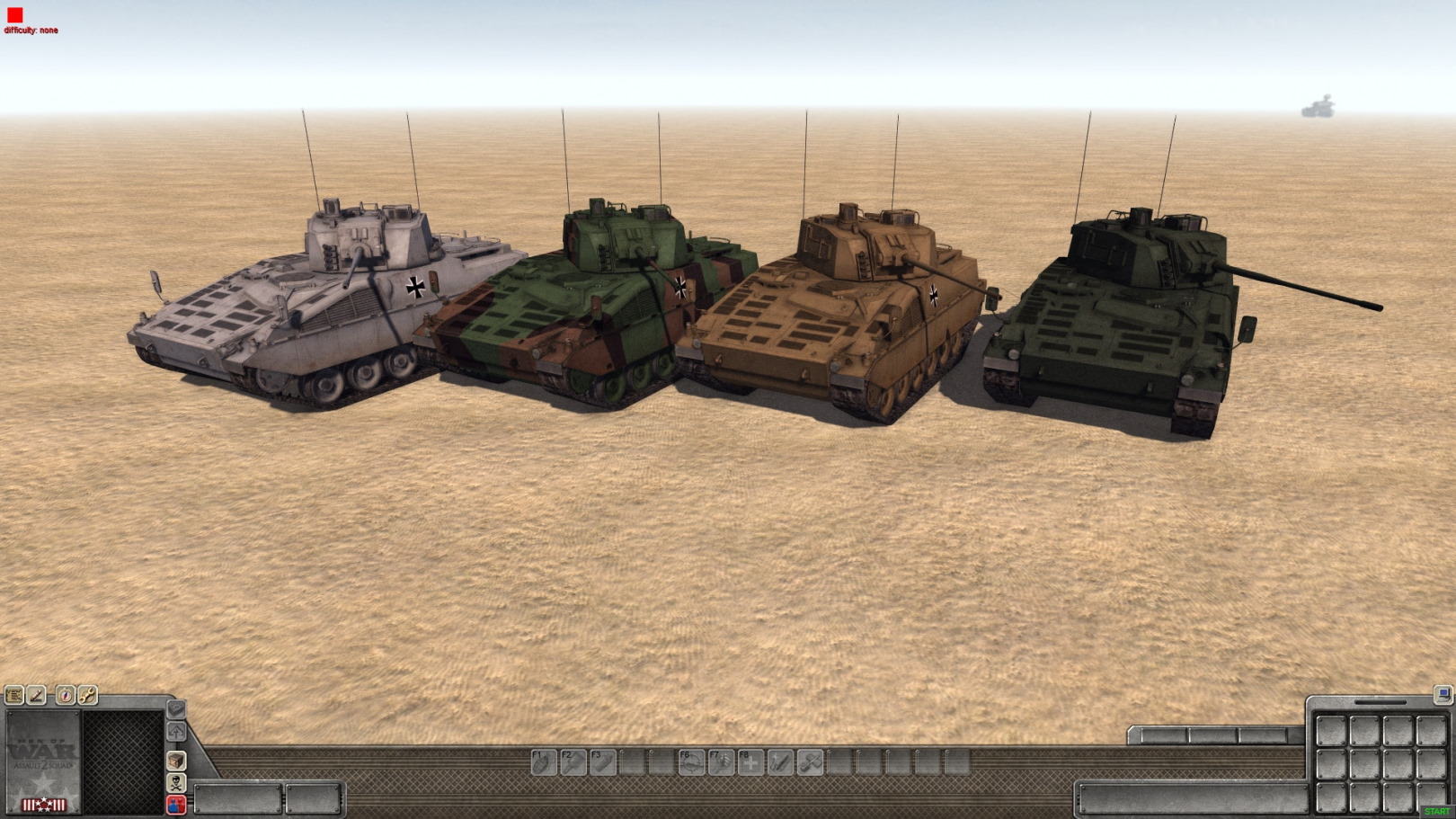Toggle the red and blue teams icon
Image resolution: width=1456 pixels, height=819 pixels.
[176, 805]
